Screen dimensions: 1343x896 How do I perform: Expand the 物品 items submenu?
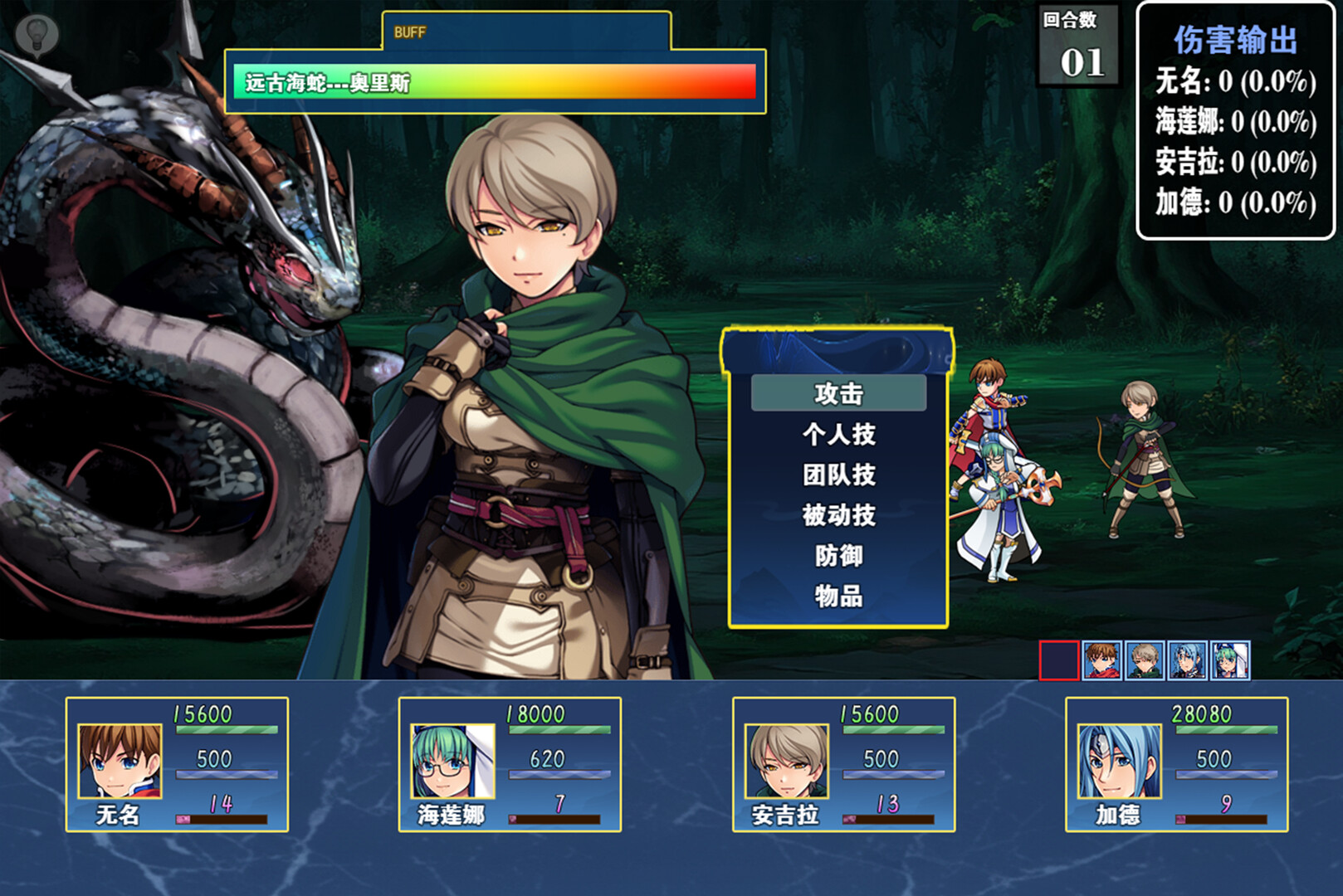(x=841, y=596)
